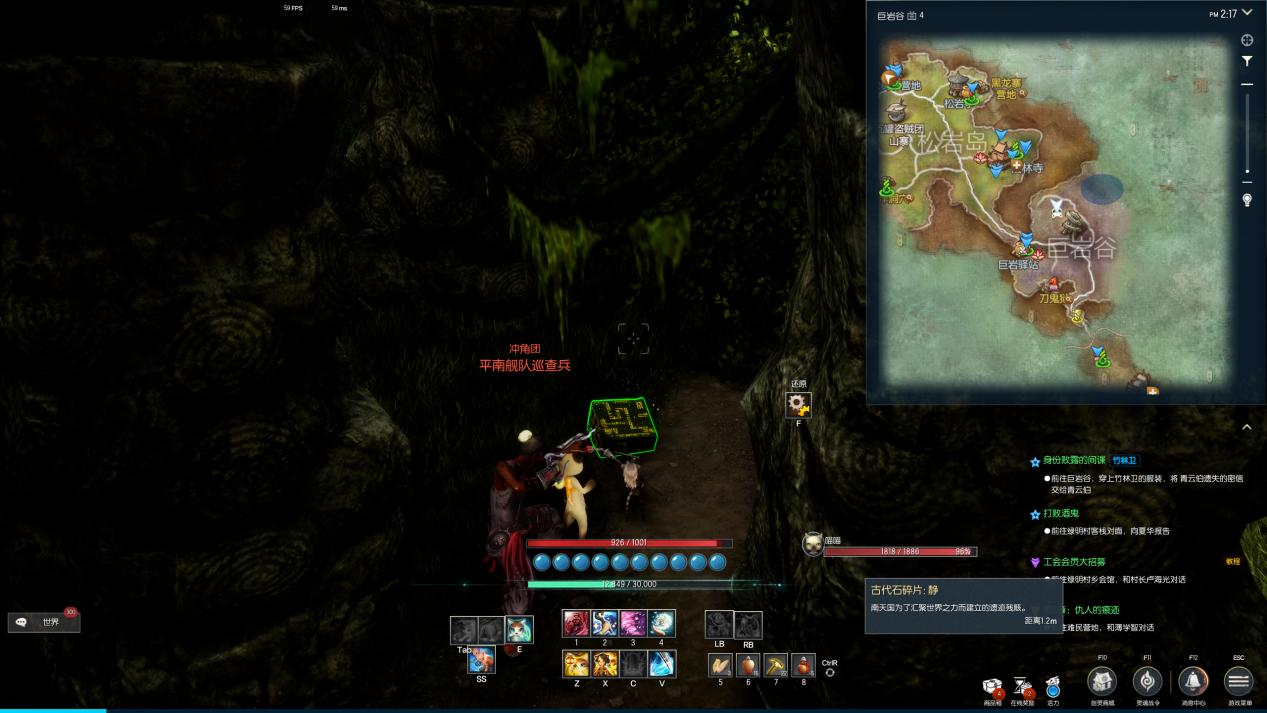Open the 在线奖励 hourglass reward icon
1267x713 pixels.
click(1022, 685)
